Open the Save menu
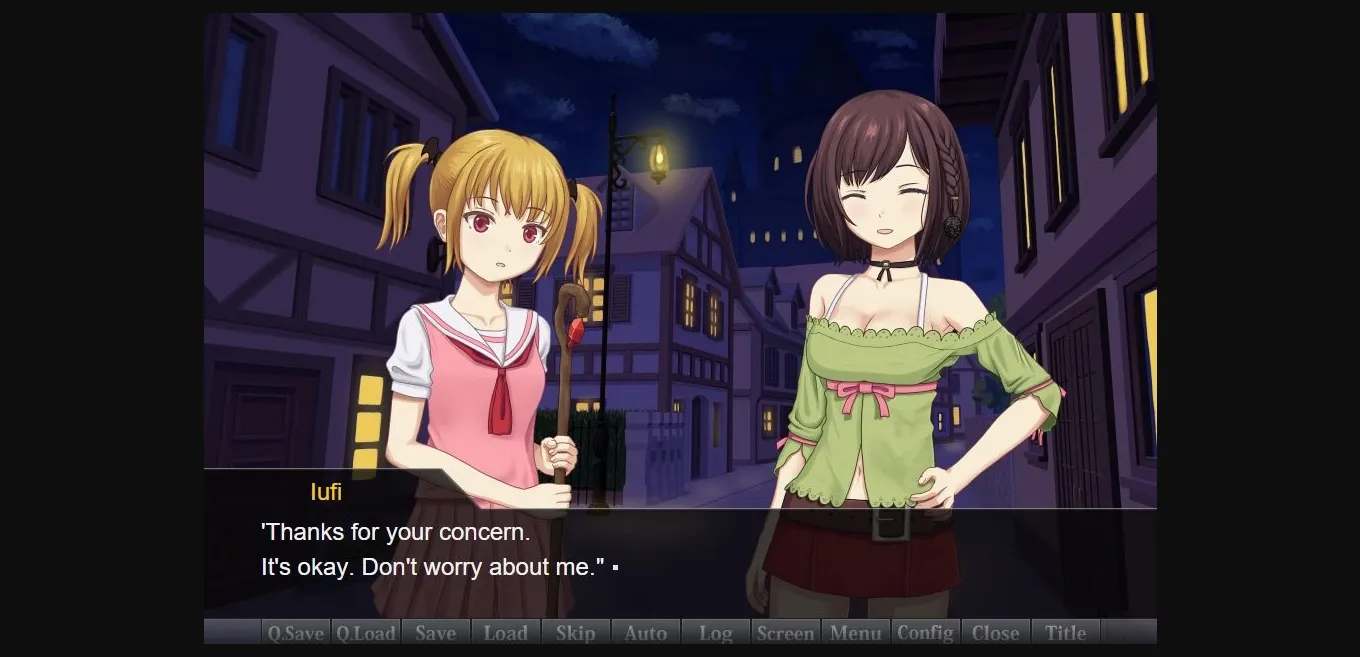 pyautogui.click(x=436, y=632)
